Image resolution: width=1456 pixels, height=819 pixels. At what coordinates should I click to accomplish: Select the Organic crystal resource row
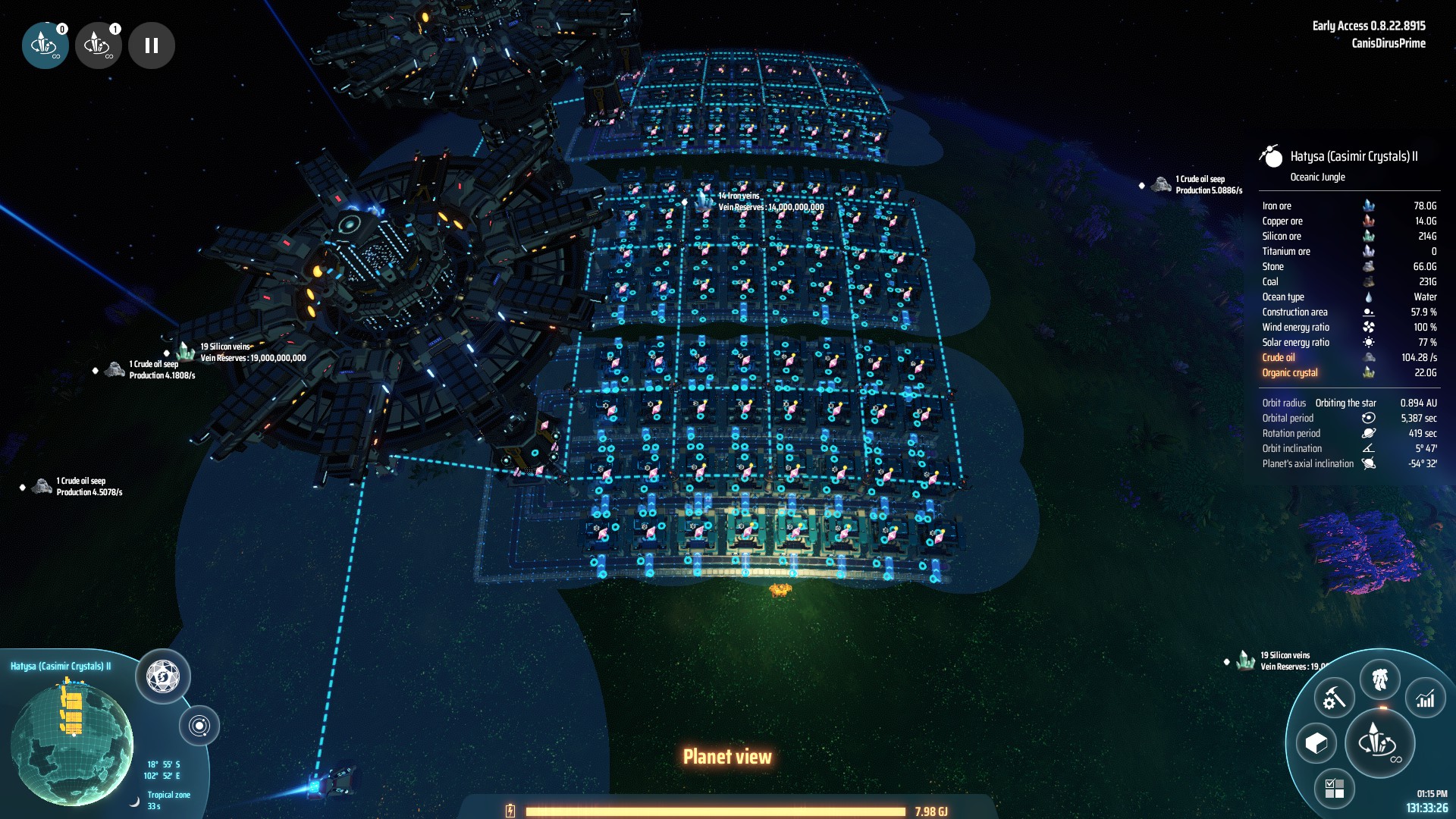pyautogui.click(x=1348, y=373)
